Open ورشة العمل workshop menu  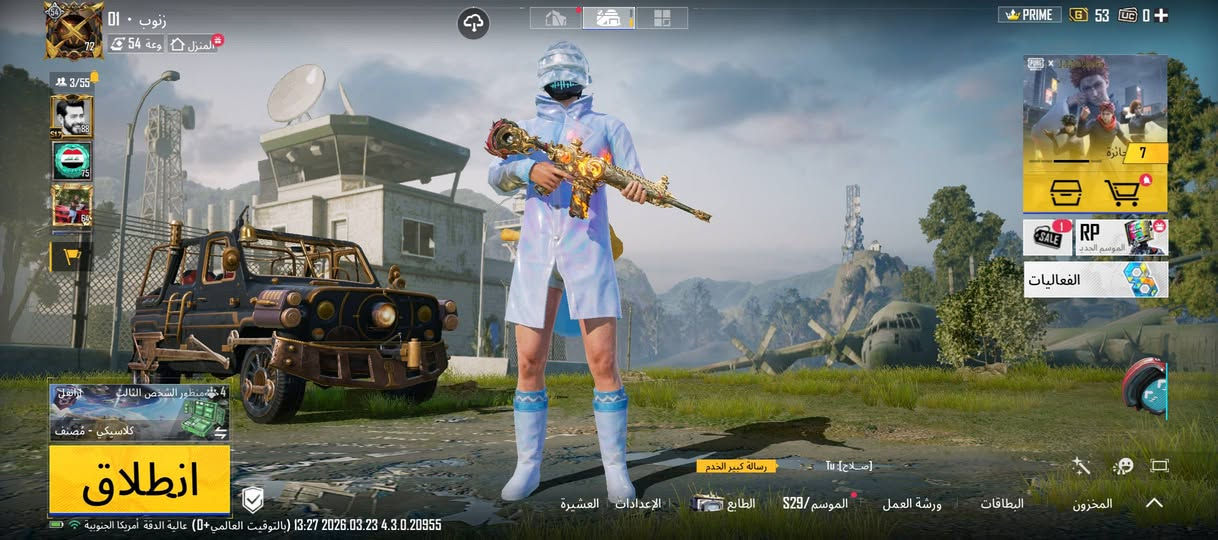click(x=911, y=504)
